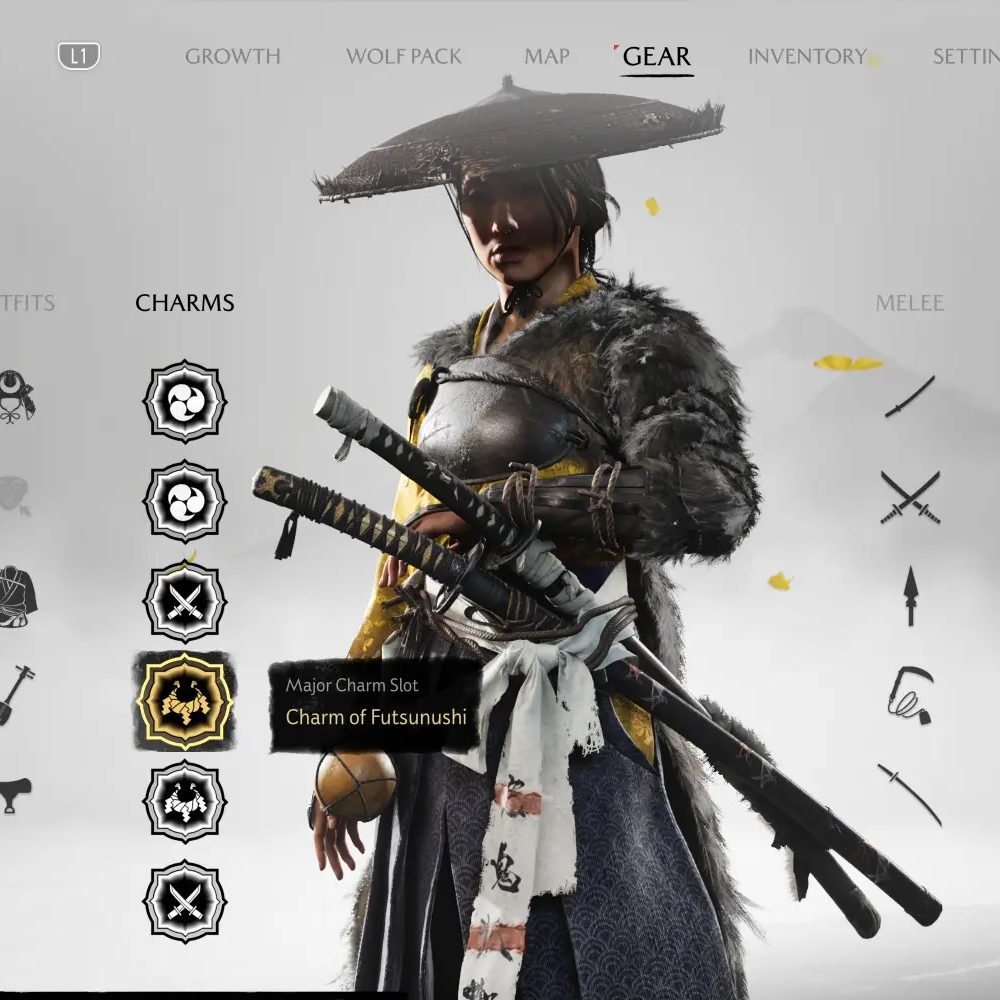Select the gold Charm of Futsunushi slot
Image resolution: width=1000 pixels, height=1000 pixels.
coord(185,701)
